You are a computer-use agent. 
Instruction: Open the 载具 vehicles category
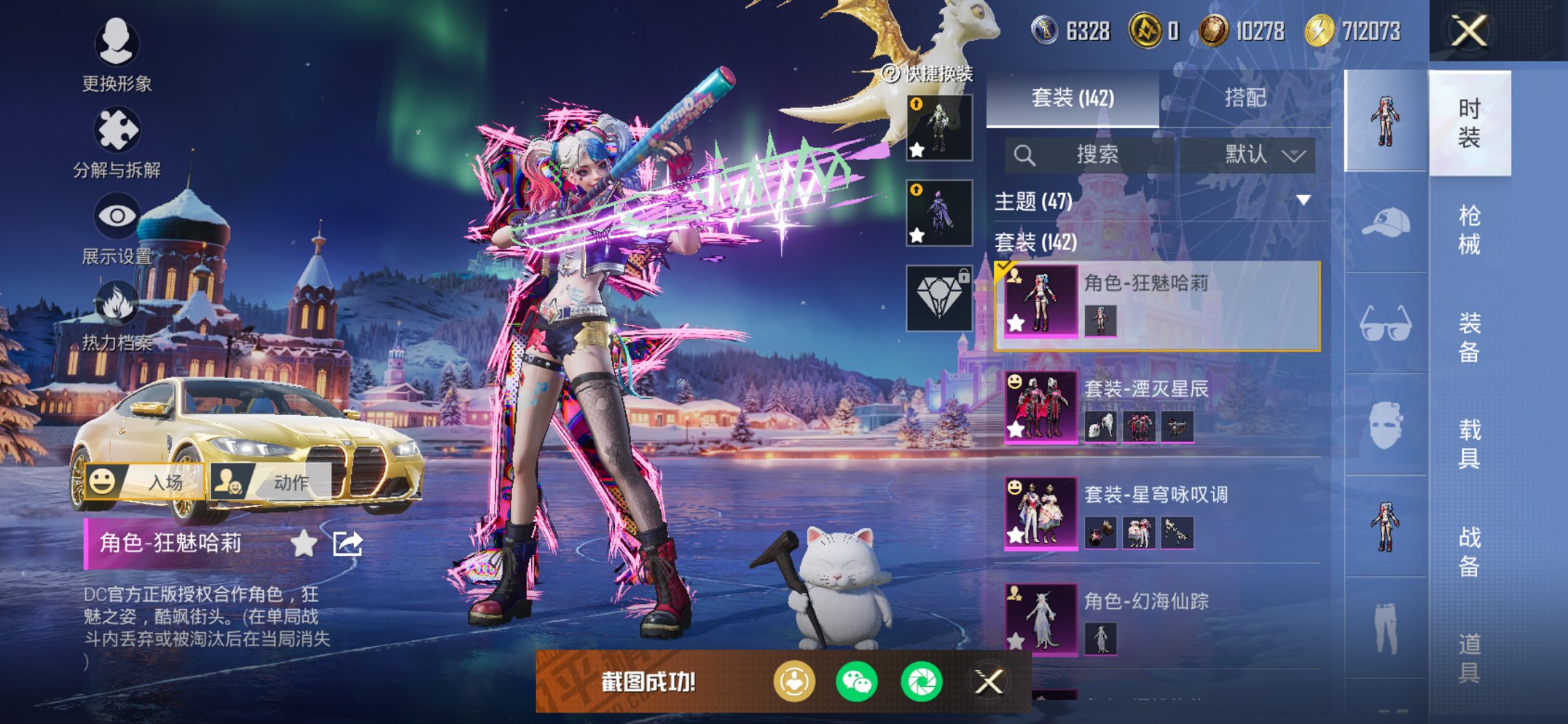pos(1469,444)
